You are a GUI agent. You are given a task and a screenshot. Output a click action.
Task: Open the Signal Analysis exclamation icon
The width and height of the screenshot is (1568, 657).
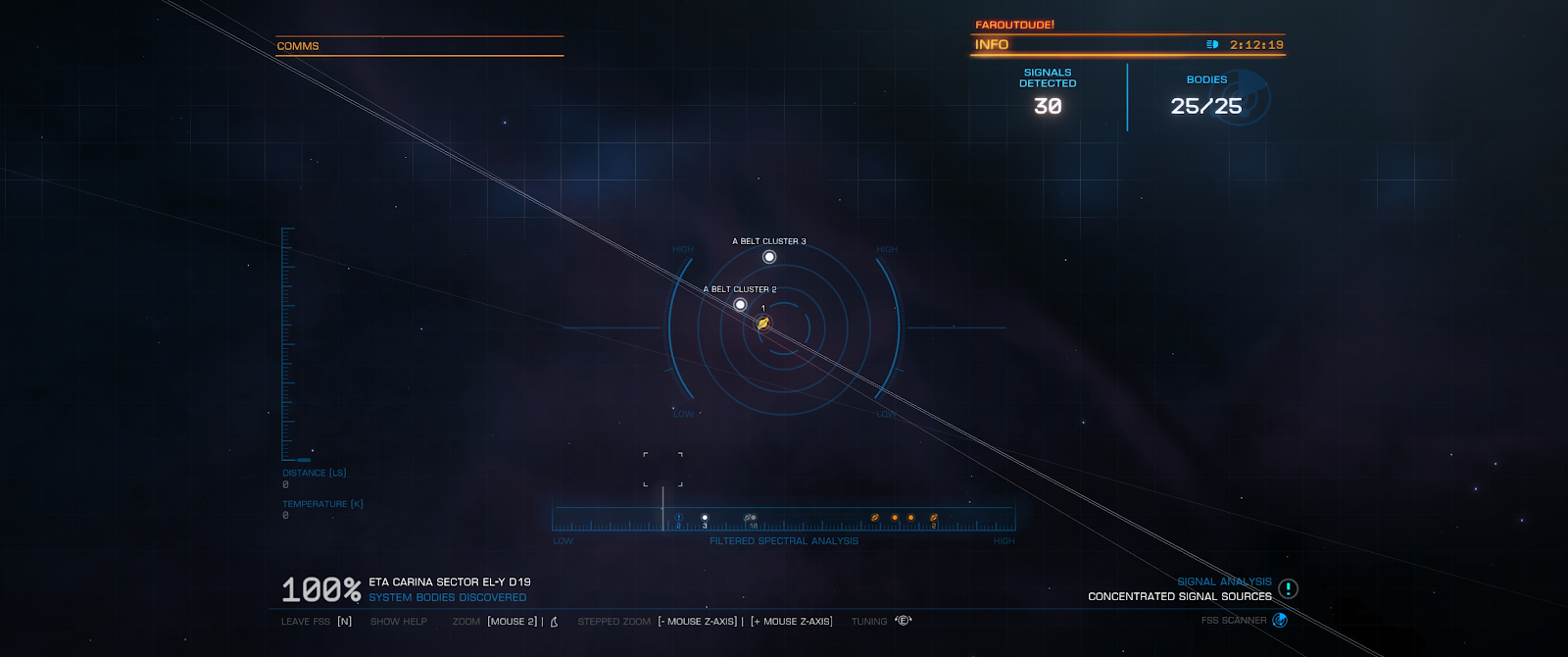[x=1288, y=588]
